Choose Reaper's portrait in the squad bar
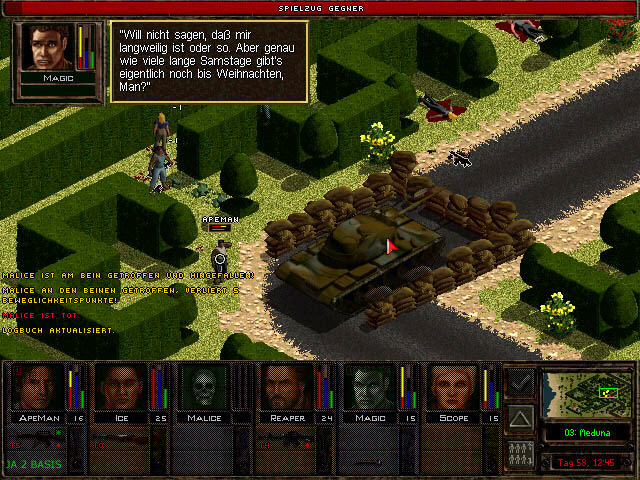 click(x=288, y=388)
